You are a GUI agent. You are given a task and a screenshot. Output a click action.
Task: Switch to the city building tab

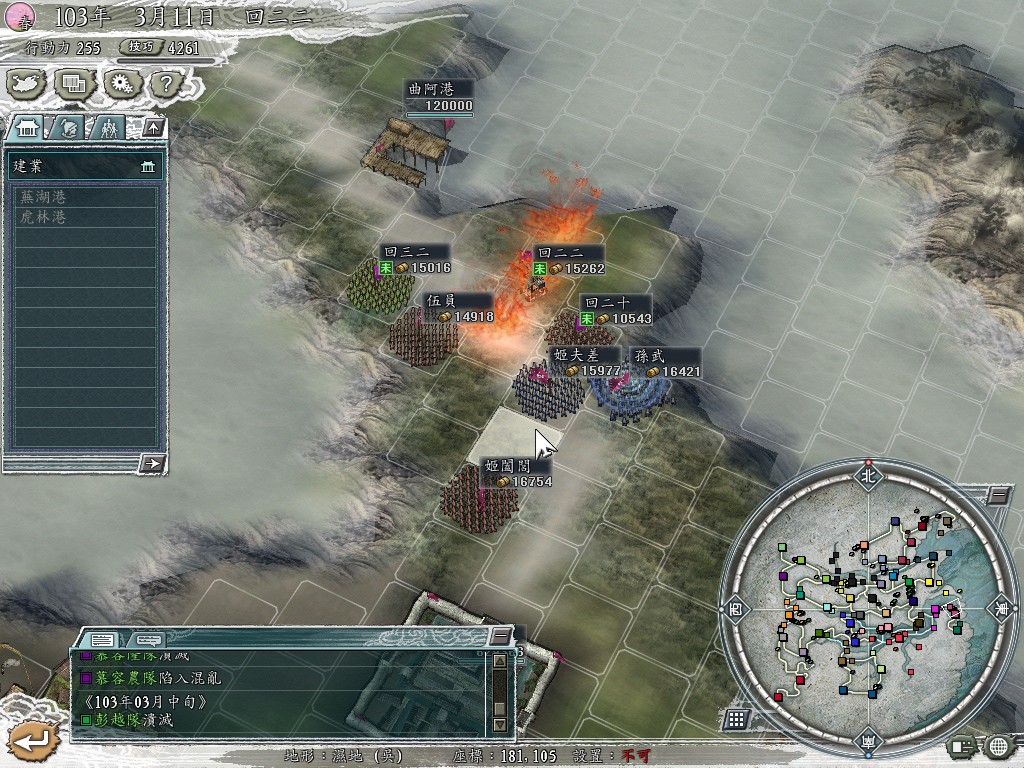point(29,127)
